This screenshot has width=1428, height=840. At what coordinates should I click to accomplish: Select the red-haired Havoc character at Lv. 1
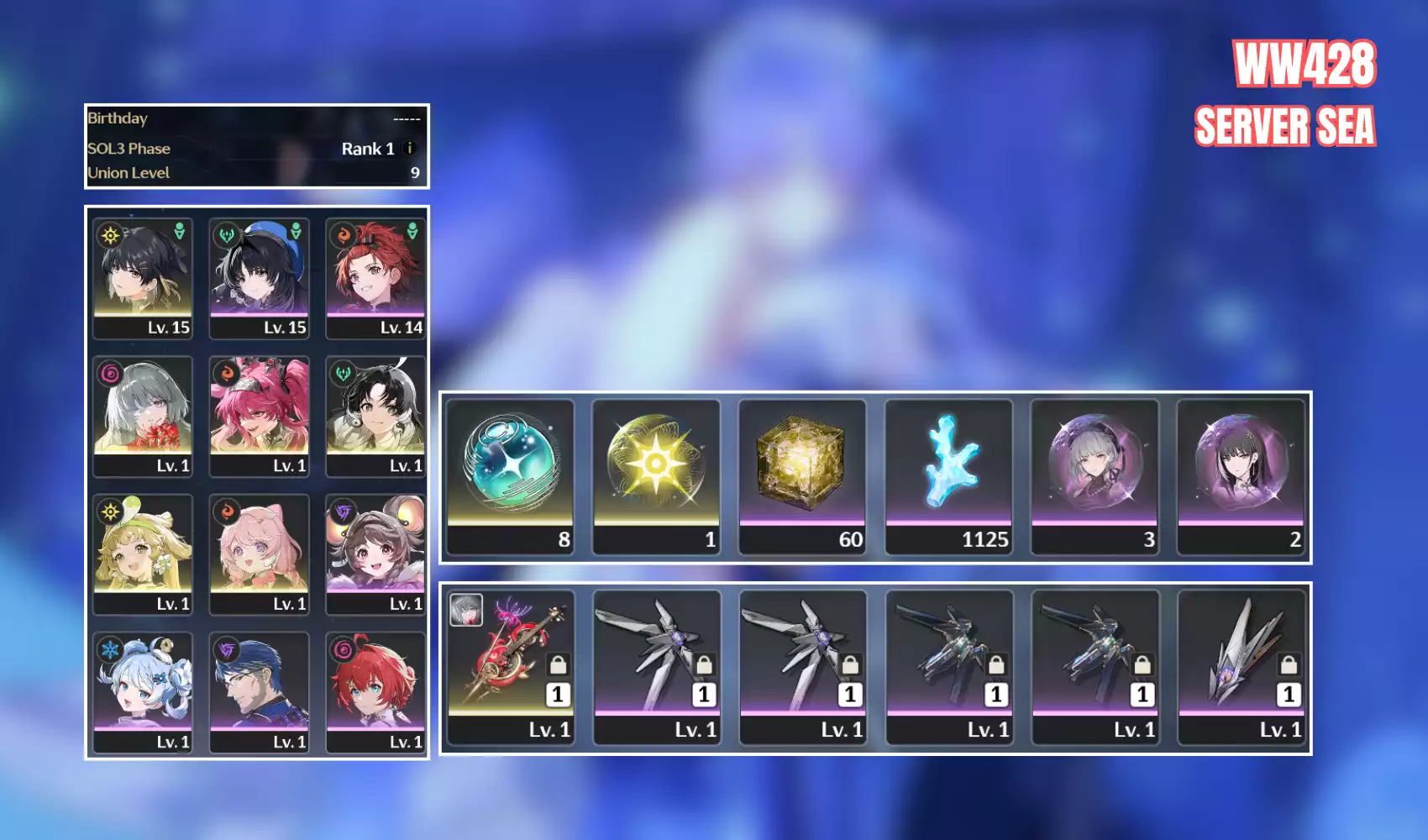(x=375, y=692)
